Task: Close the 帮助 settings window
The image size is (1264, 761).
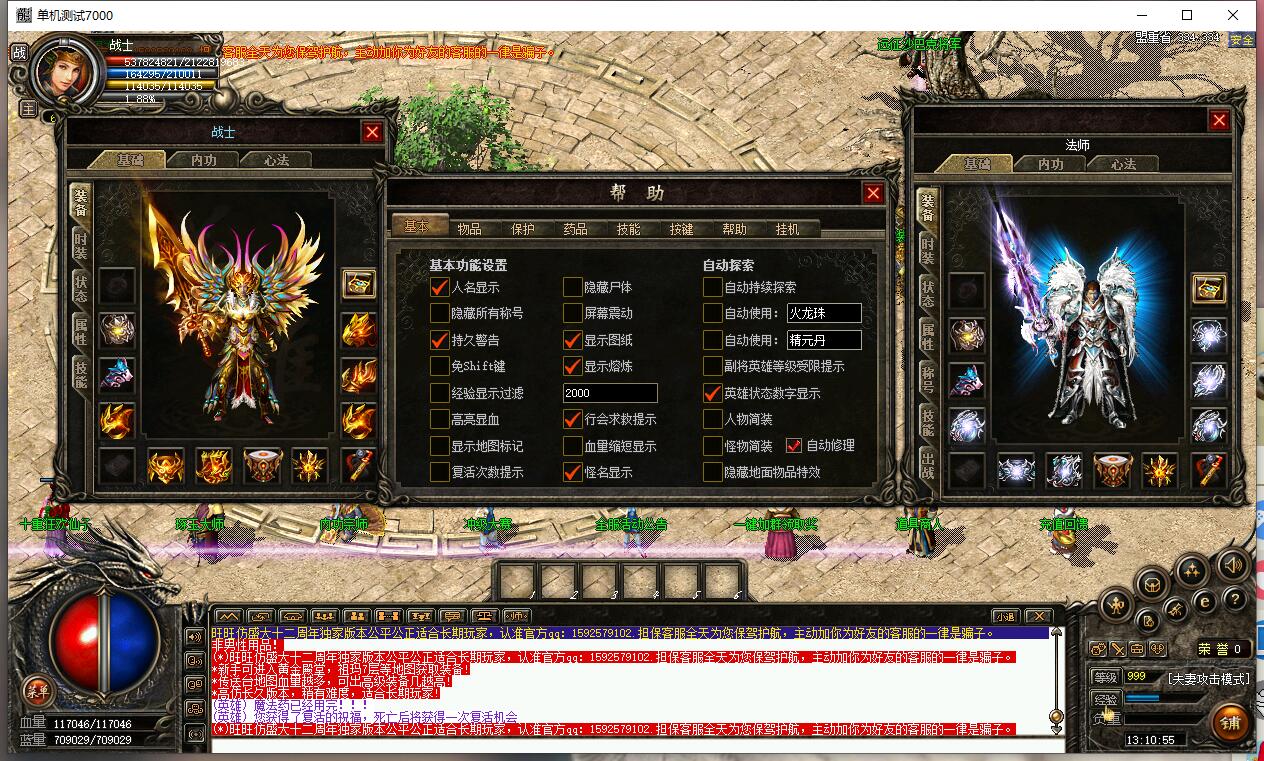Action: (x=873, y=194)
